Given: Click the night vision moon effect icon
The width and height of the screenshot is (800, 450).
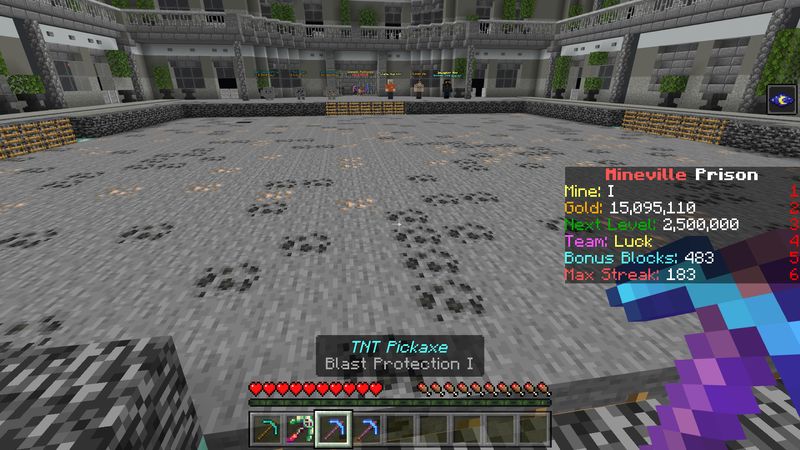Looking at the screenshot, I should 779,99.
